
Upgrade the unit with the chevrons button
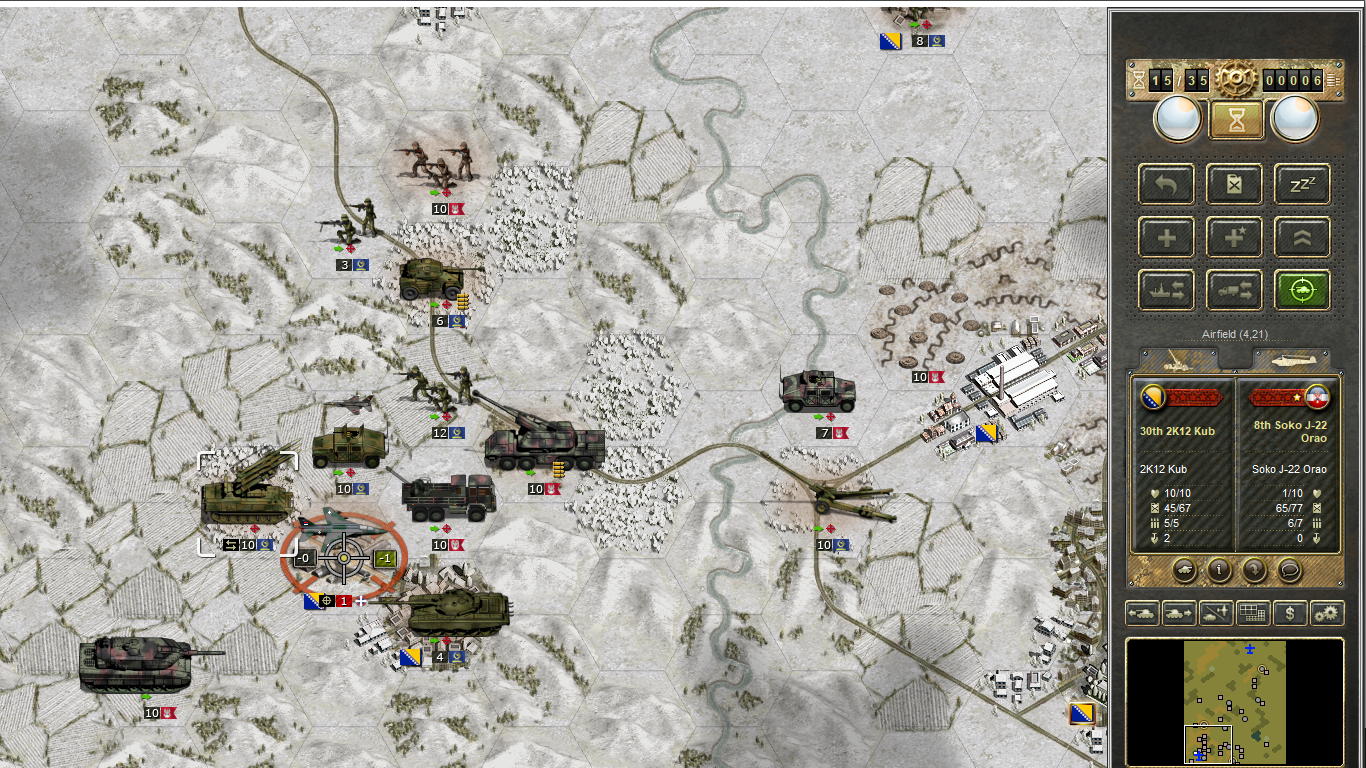[1302, 237]
